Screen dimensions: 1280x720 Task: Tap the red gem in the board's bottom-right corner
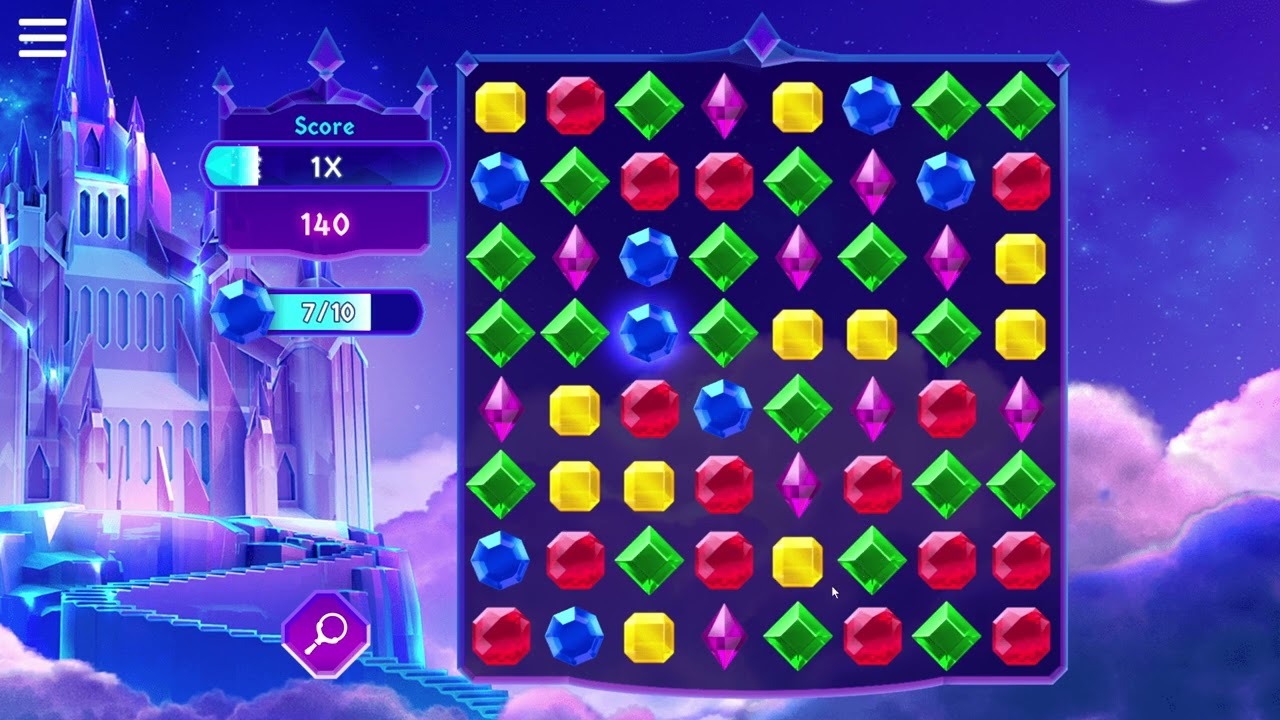click(1020, 636)
